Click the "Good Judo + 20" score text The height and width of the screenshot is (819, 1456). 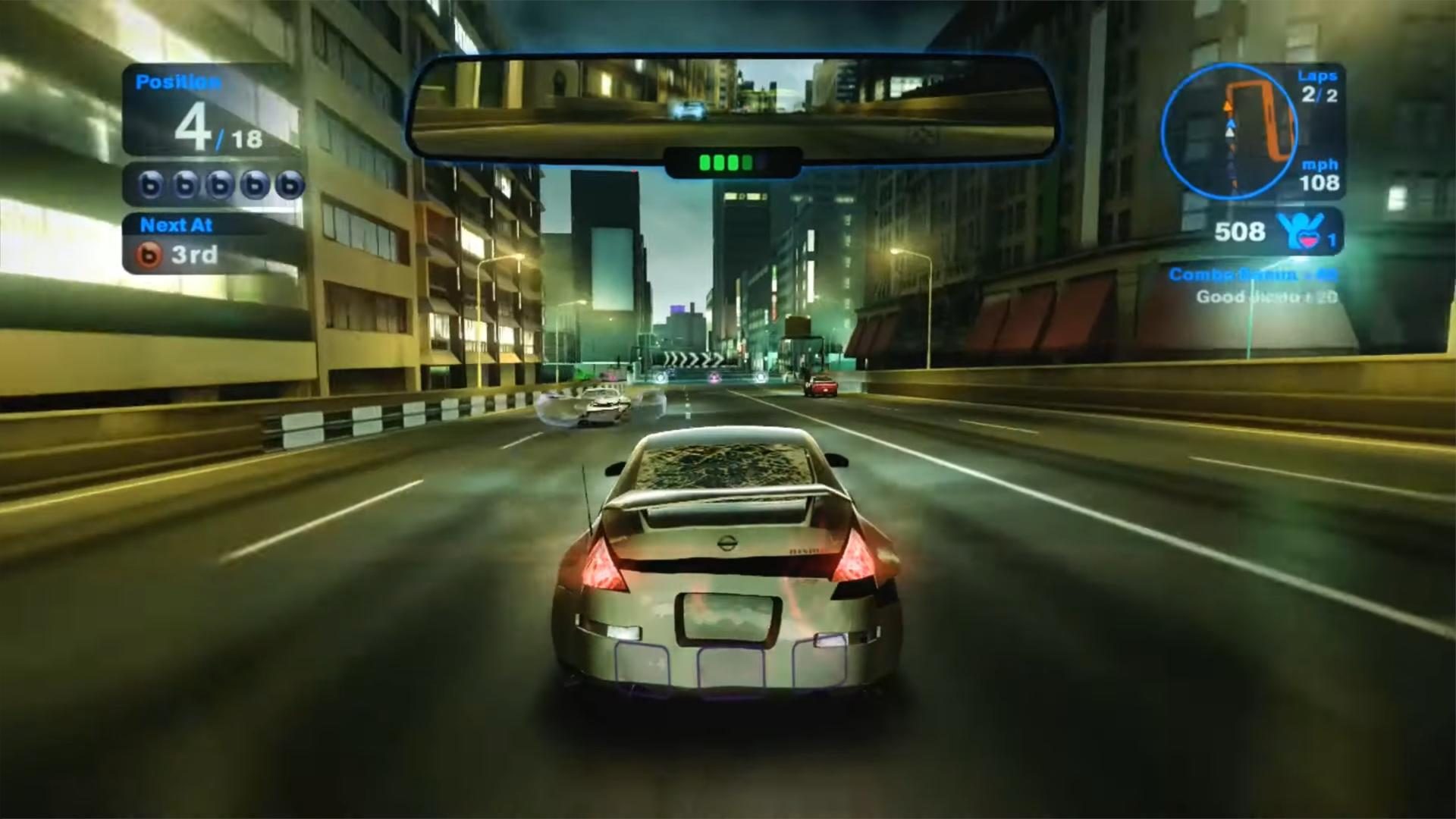[1266, 297]
